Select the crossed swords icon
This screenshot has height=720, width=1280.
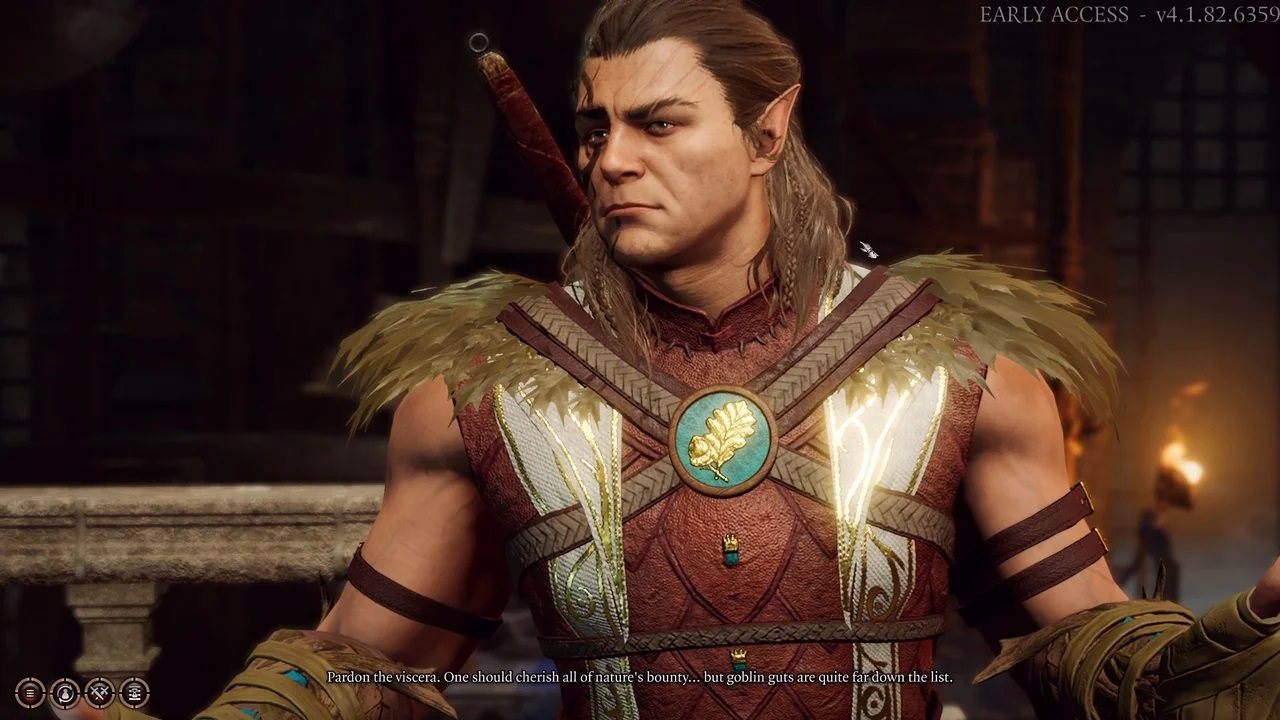[99, 691]
